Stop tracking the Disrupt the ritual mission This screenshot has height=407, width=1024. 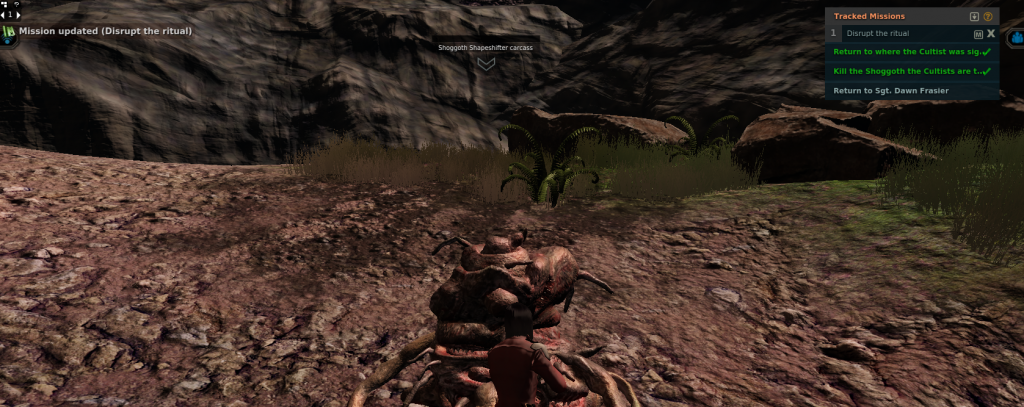pyautogui.click(x=991, y=33)
